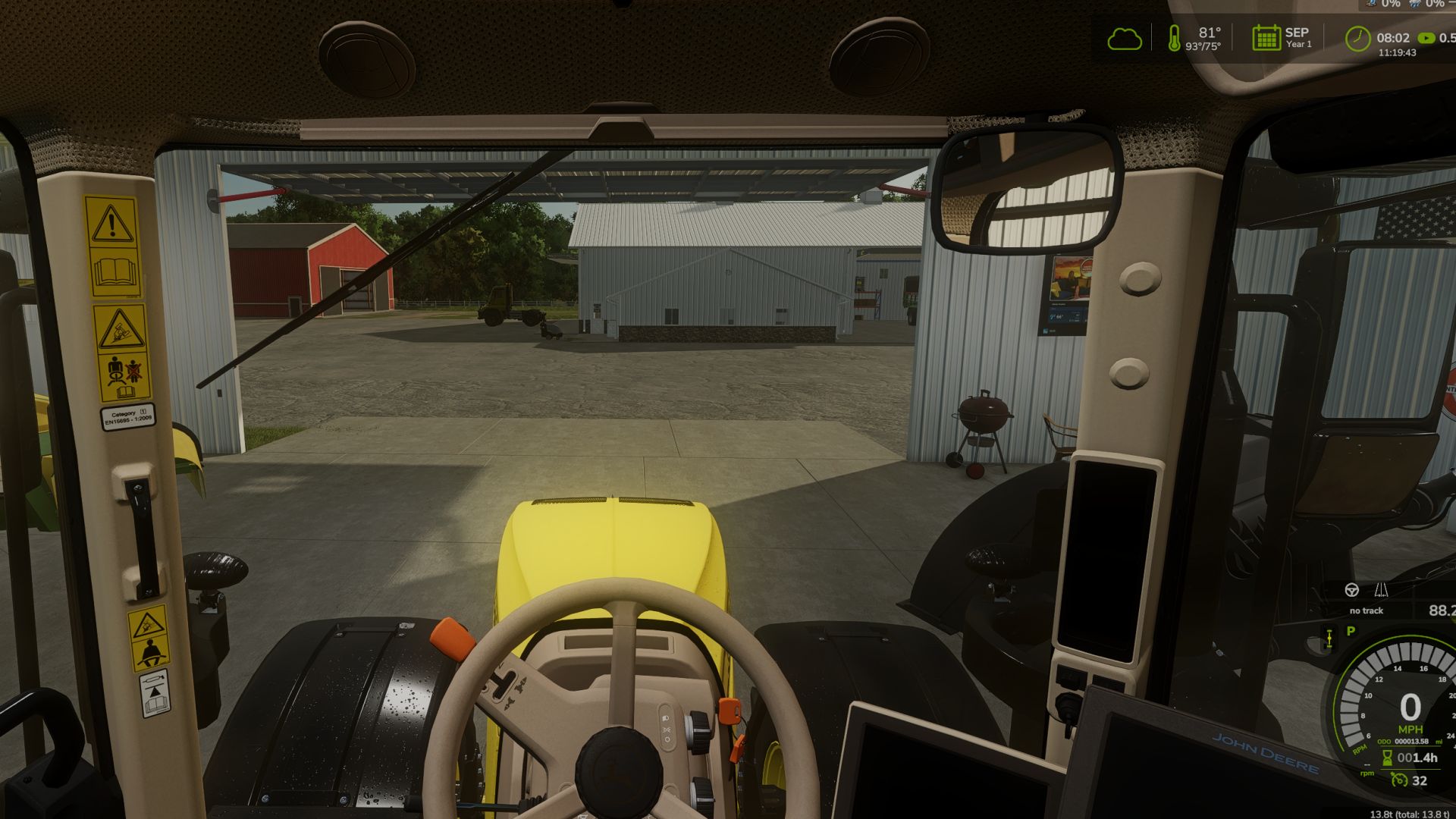
Task: Click the odometer reading 000013.58
Action: (1410, 741)
